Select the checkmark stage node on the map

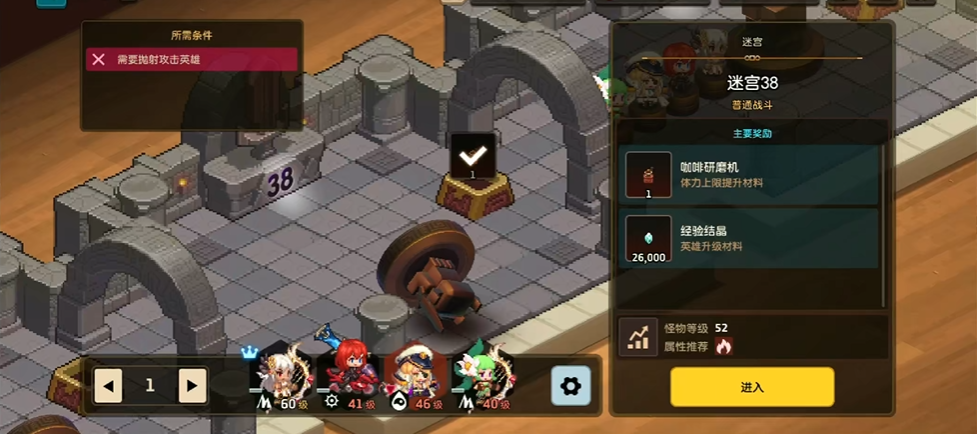point(471,157)
